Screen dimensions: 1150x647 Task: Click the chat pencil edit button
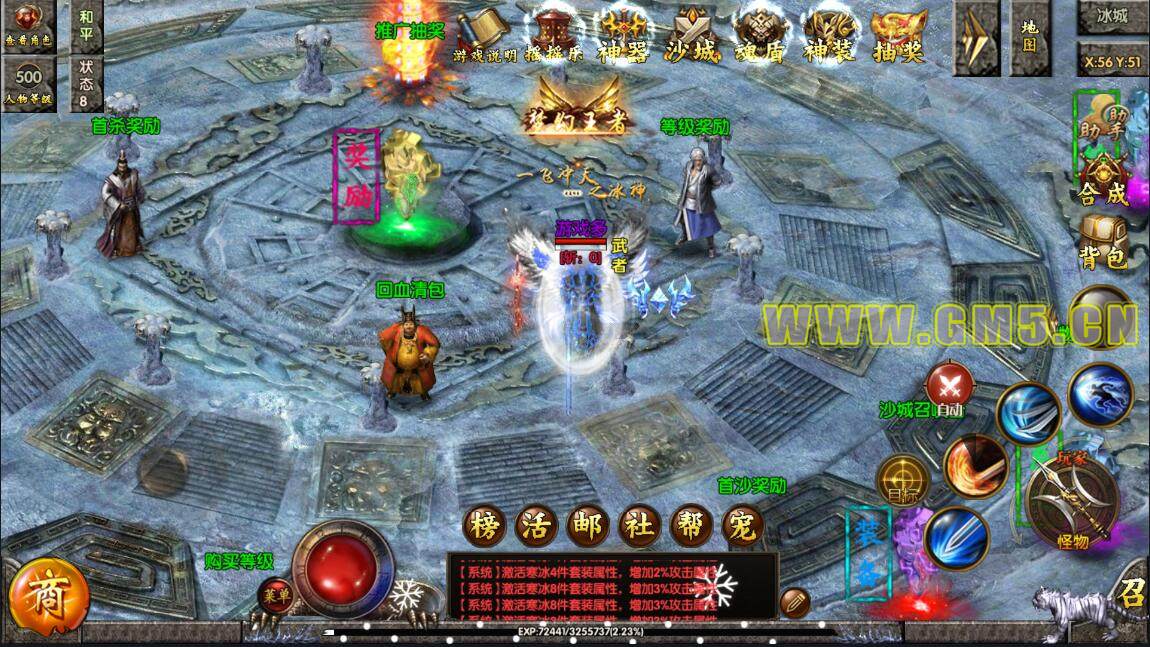click(795, 602)
